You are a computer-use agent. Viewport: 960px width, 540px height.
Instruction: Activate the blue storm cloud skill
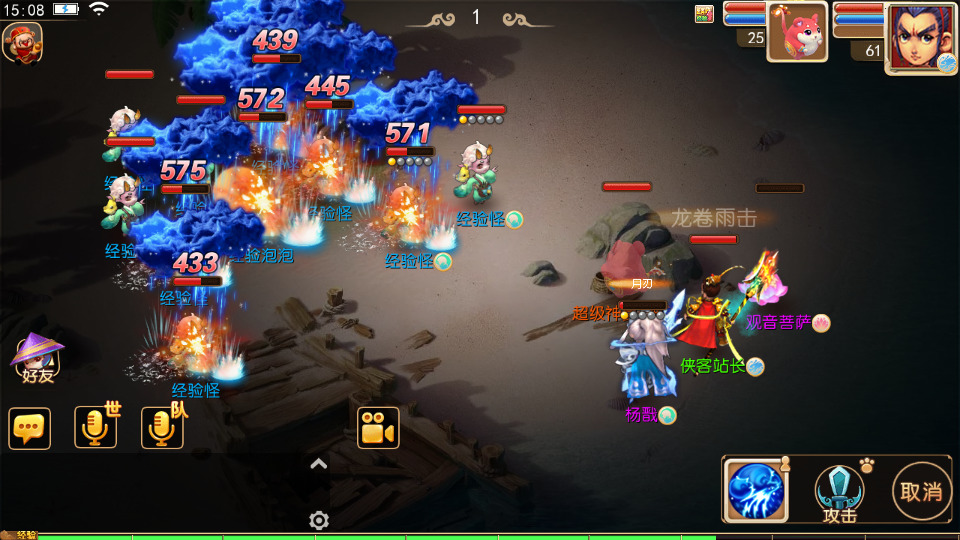(755, 490)
